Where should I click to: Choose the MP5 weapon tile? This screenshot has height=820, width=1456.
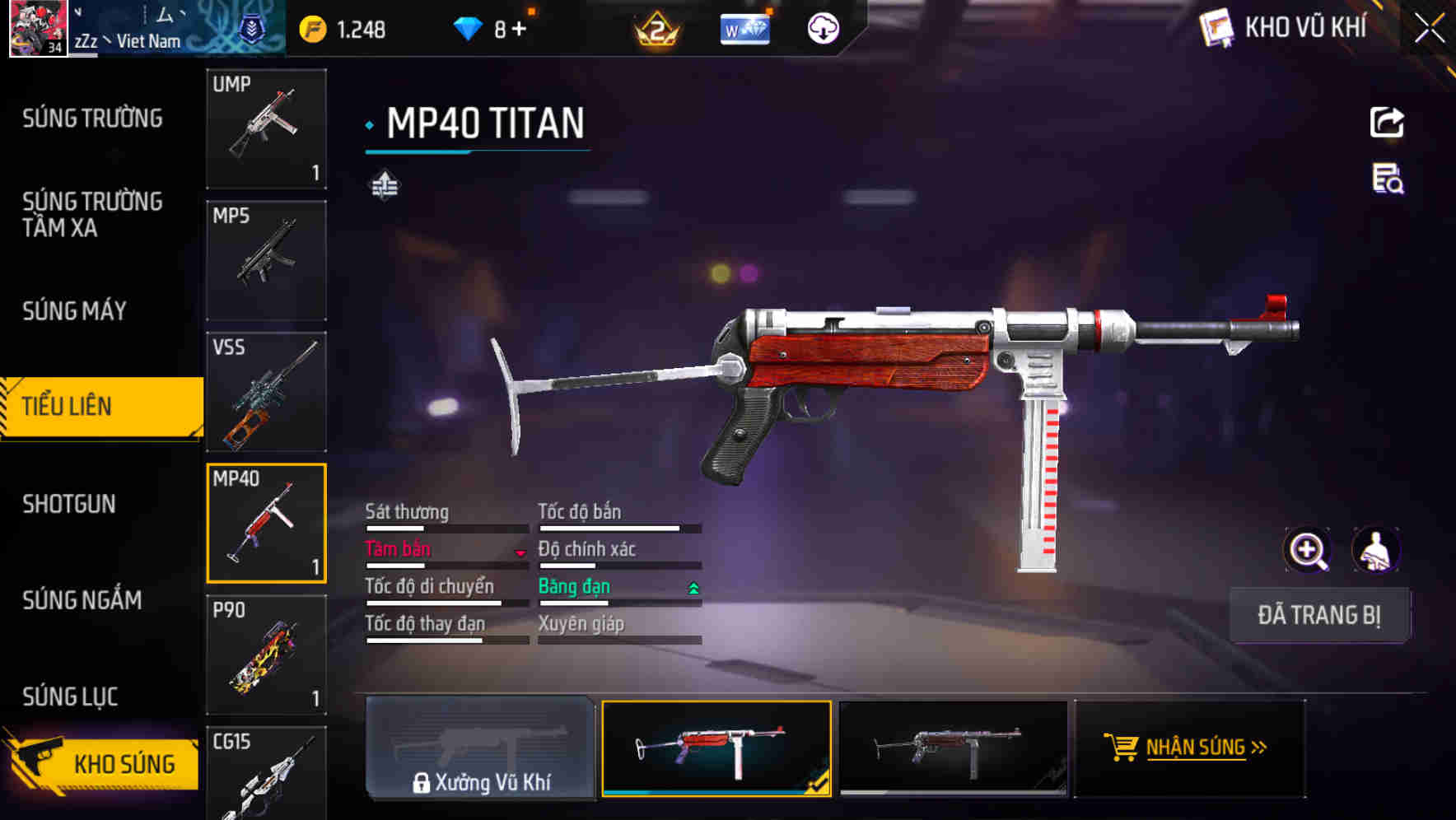[266, 260]
